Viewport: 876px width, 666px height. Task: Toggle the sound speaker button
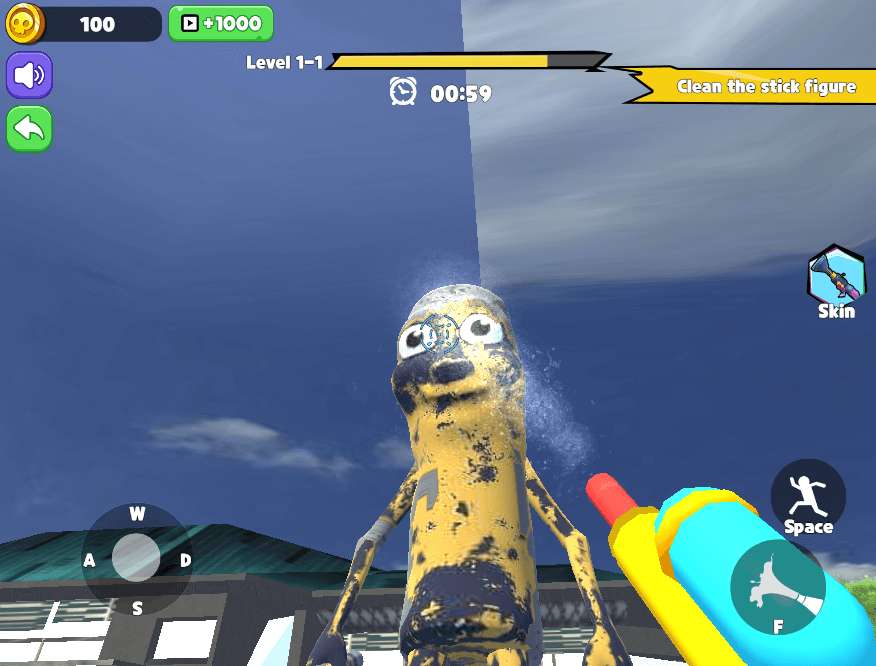coord(29,75)
